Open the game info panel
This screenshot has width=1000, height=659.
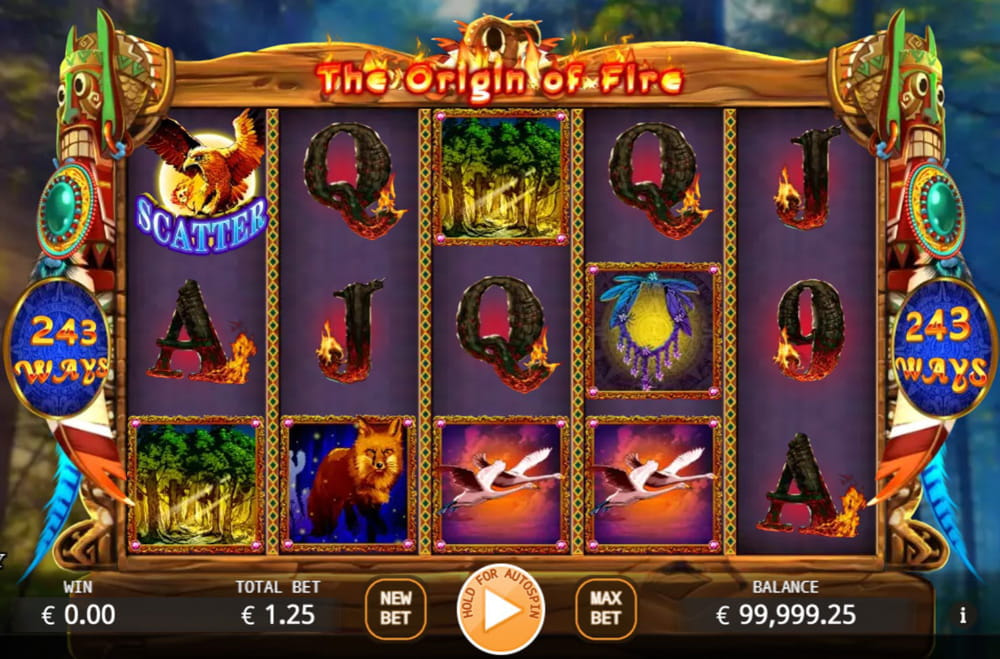(962, 615)
